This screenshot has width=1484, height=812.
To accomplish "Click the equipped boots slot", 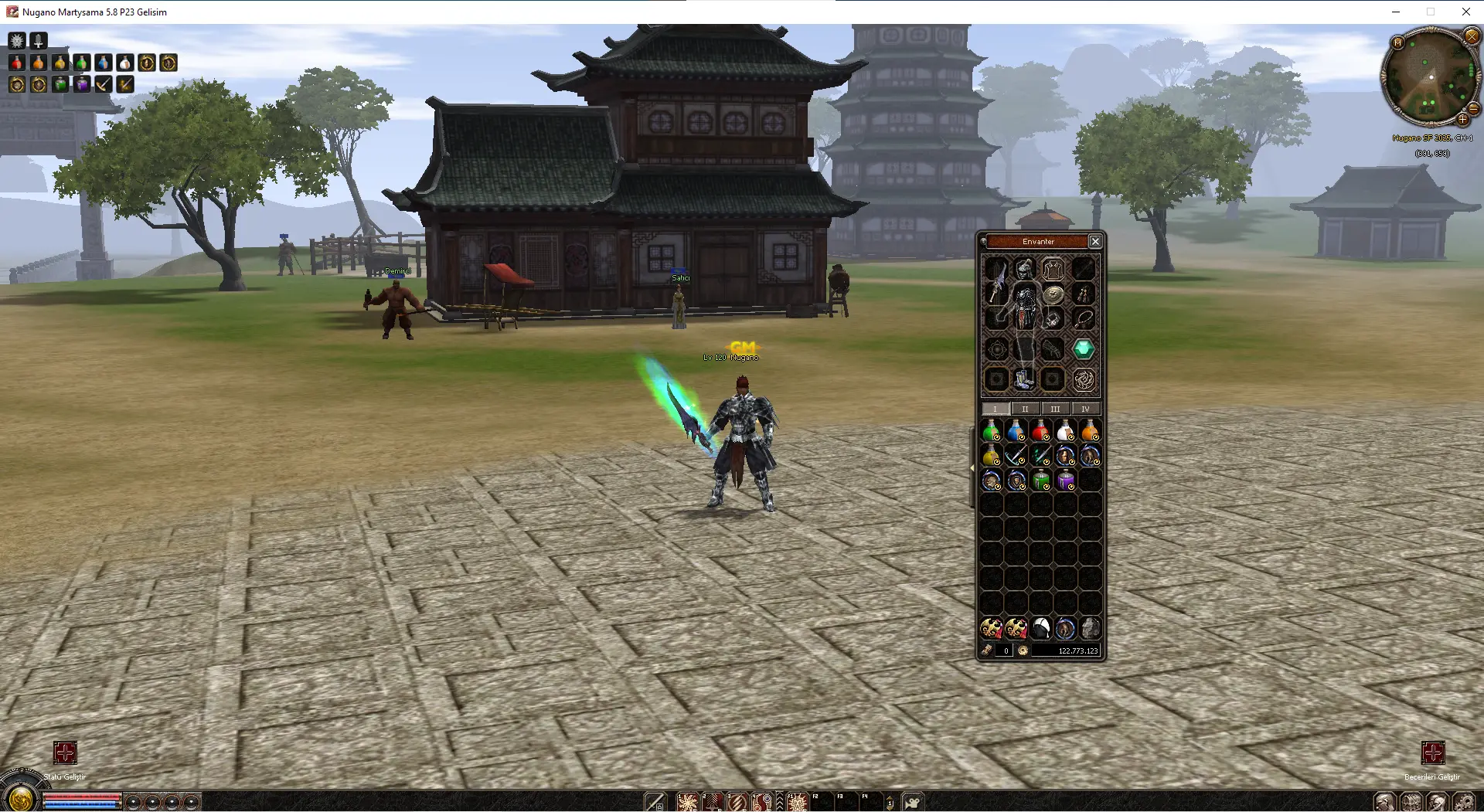I will (1024, 379).
